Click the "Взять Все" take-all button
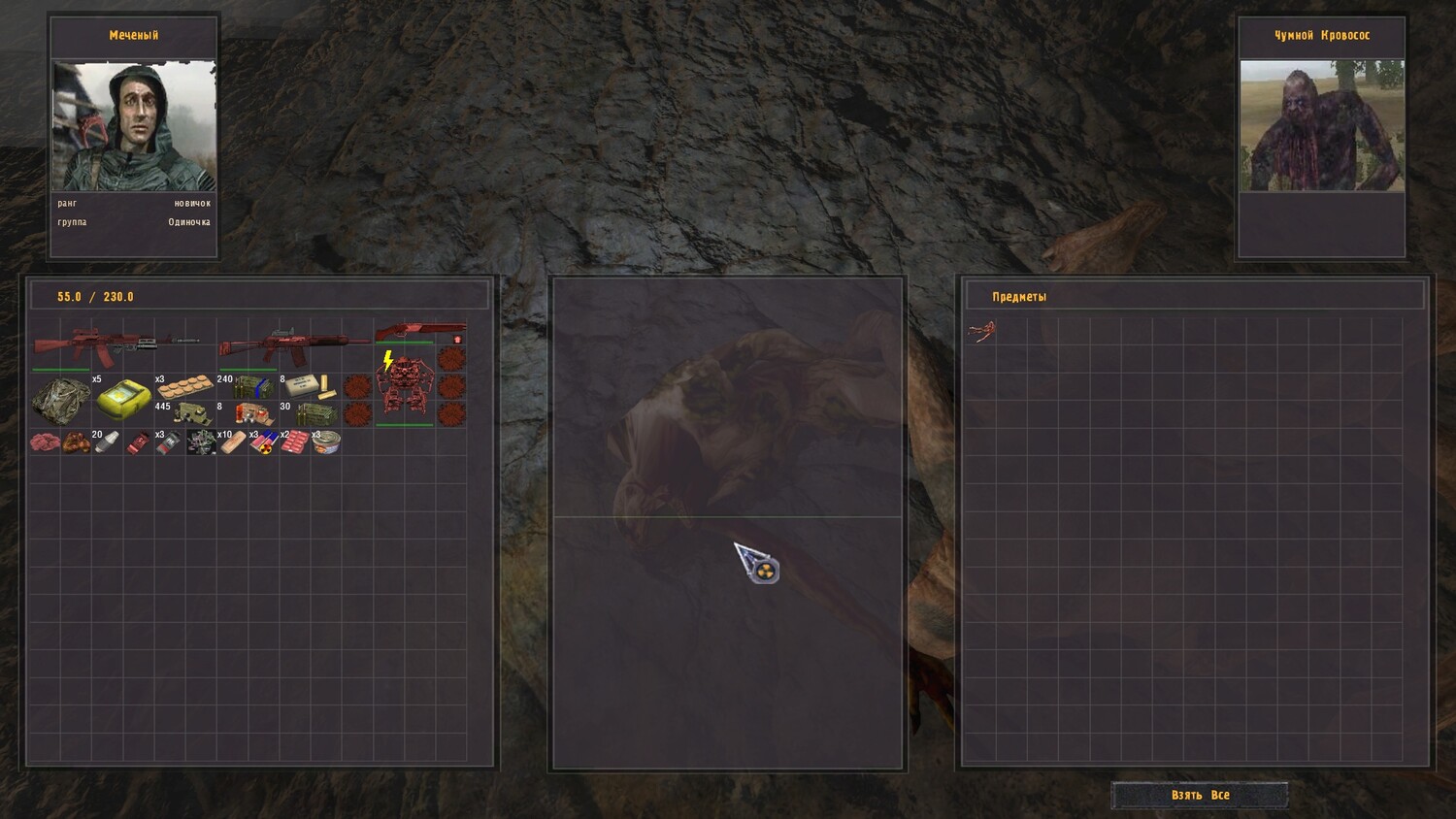1456x819 pixels. 1200,795
